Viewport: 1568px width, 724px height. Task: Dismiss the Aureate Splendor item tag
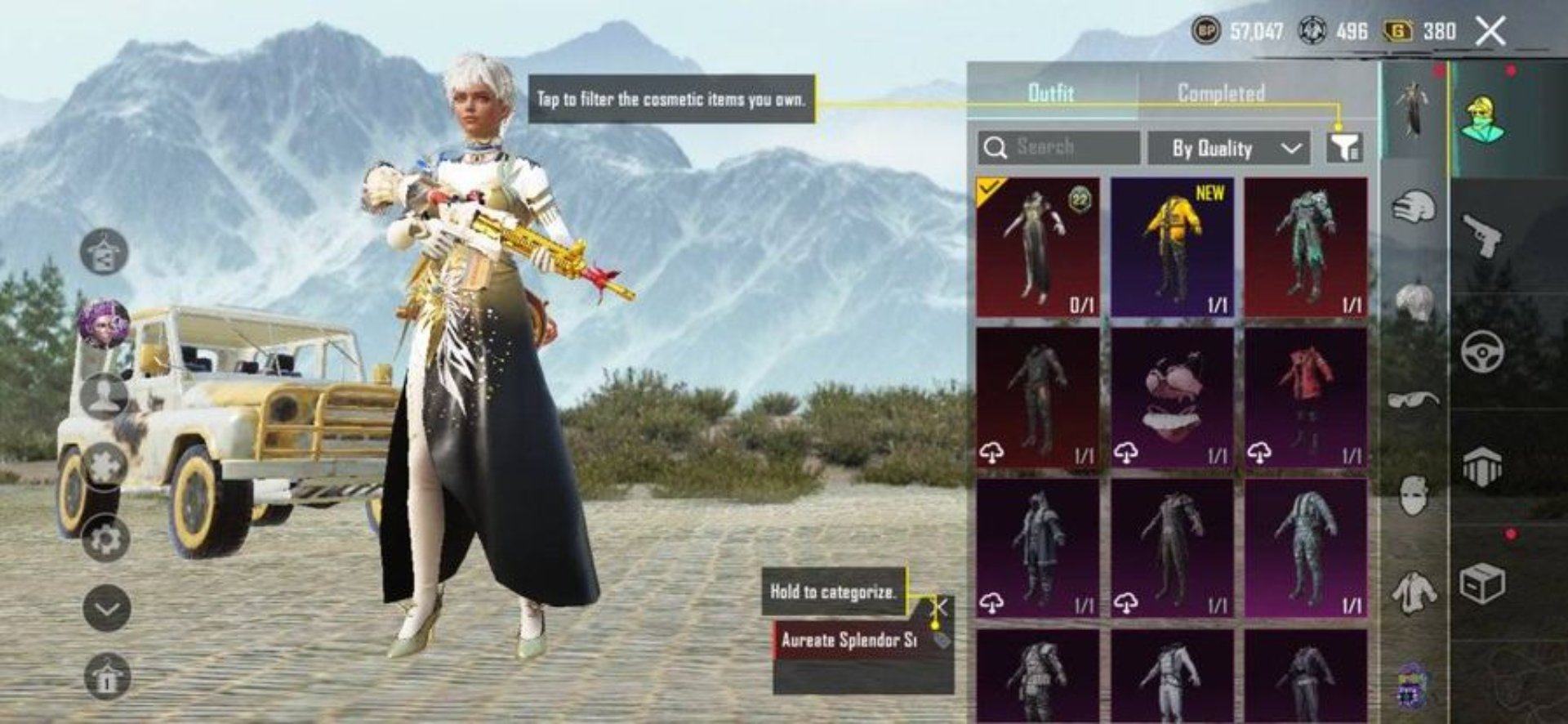[x=941, y=607]
